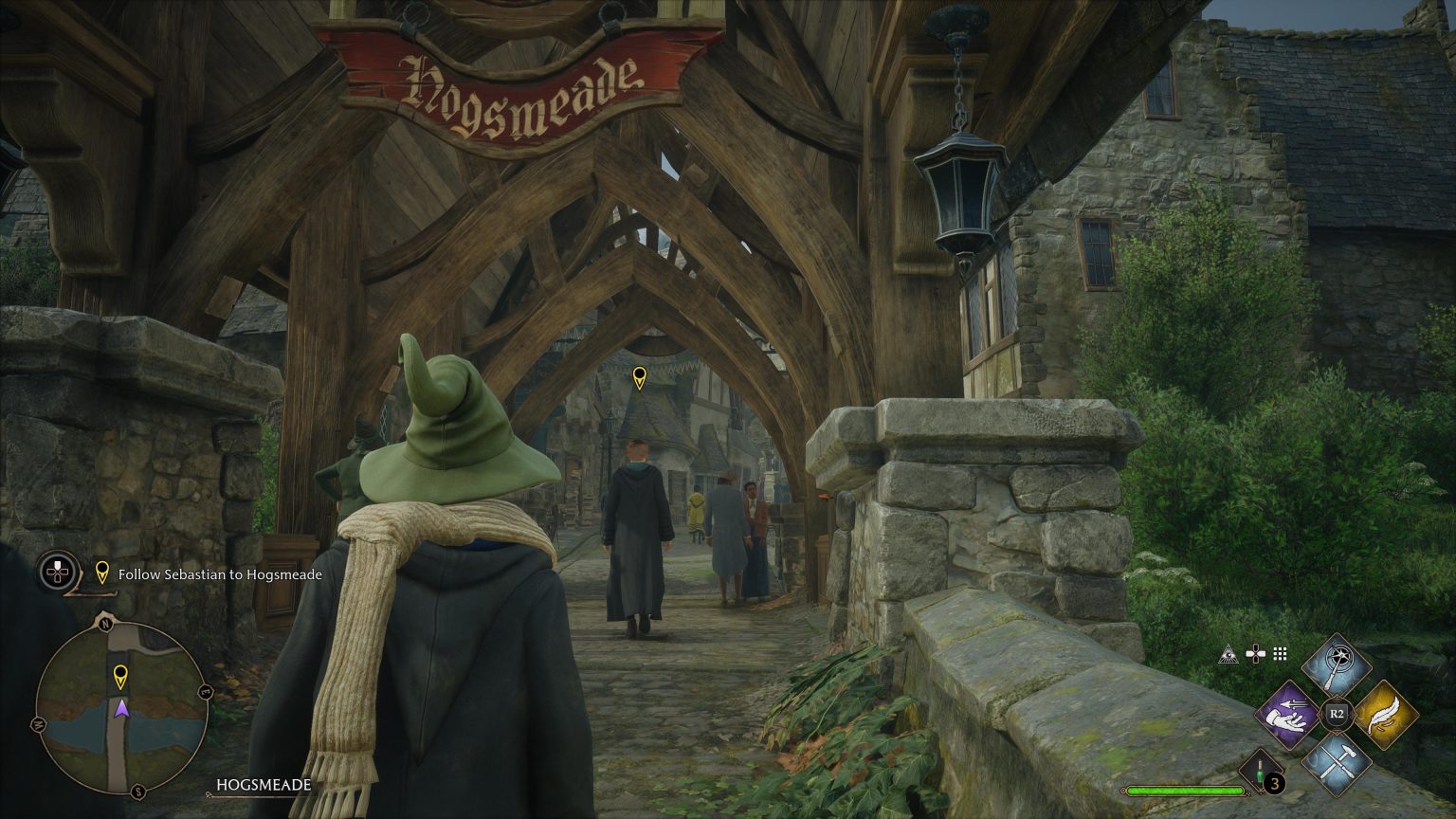1456x819 pixels.
Task: Toggle the D-pad cross icon beside the grid icon
Action: [1256, 654]
